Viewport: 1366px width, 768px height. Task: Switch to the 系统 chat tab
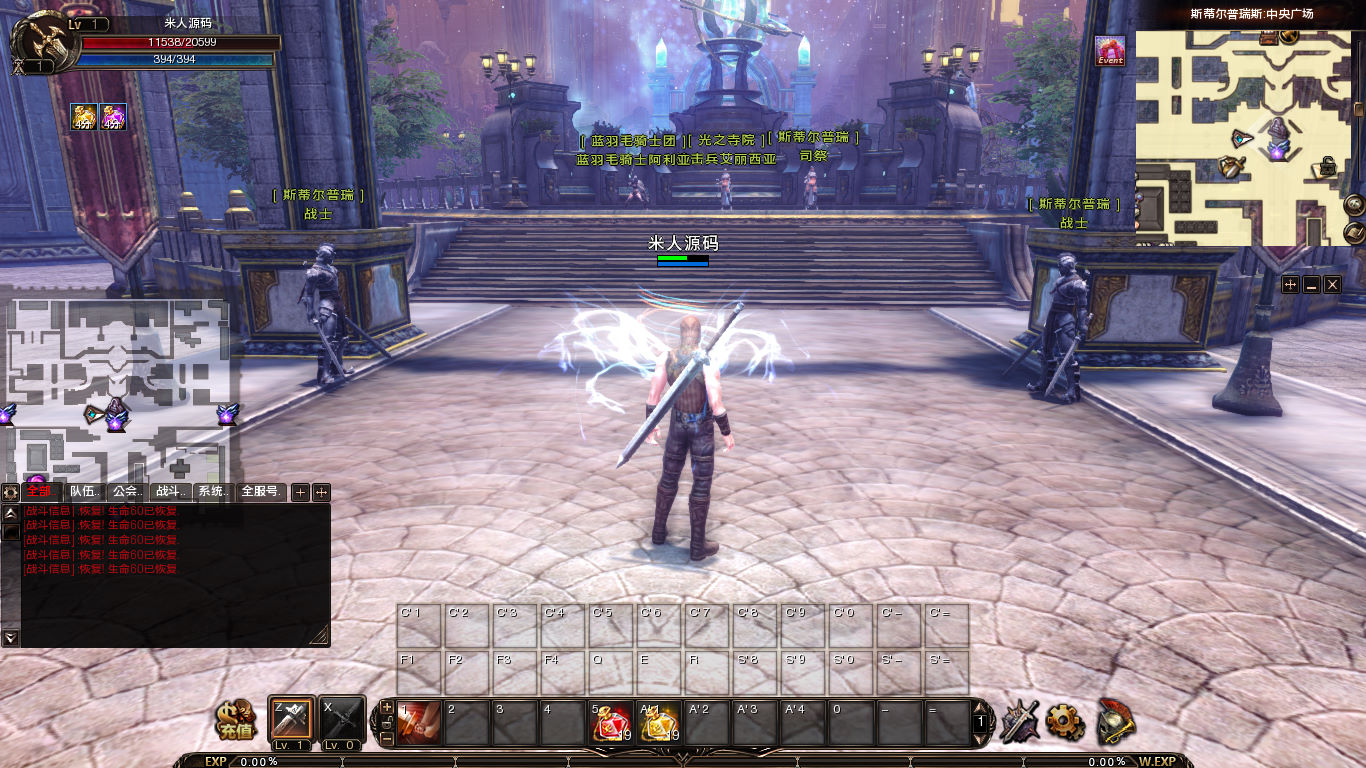click(212, 492)
